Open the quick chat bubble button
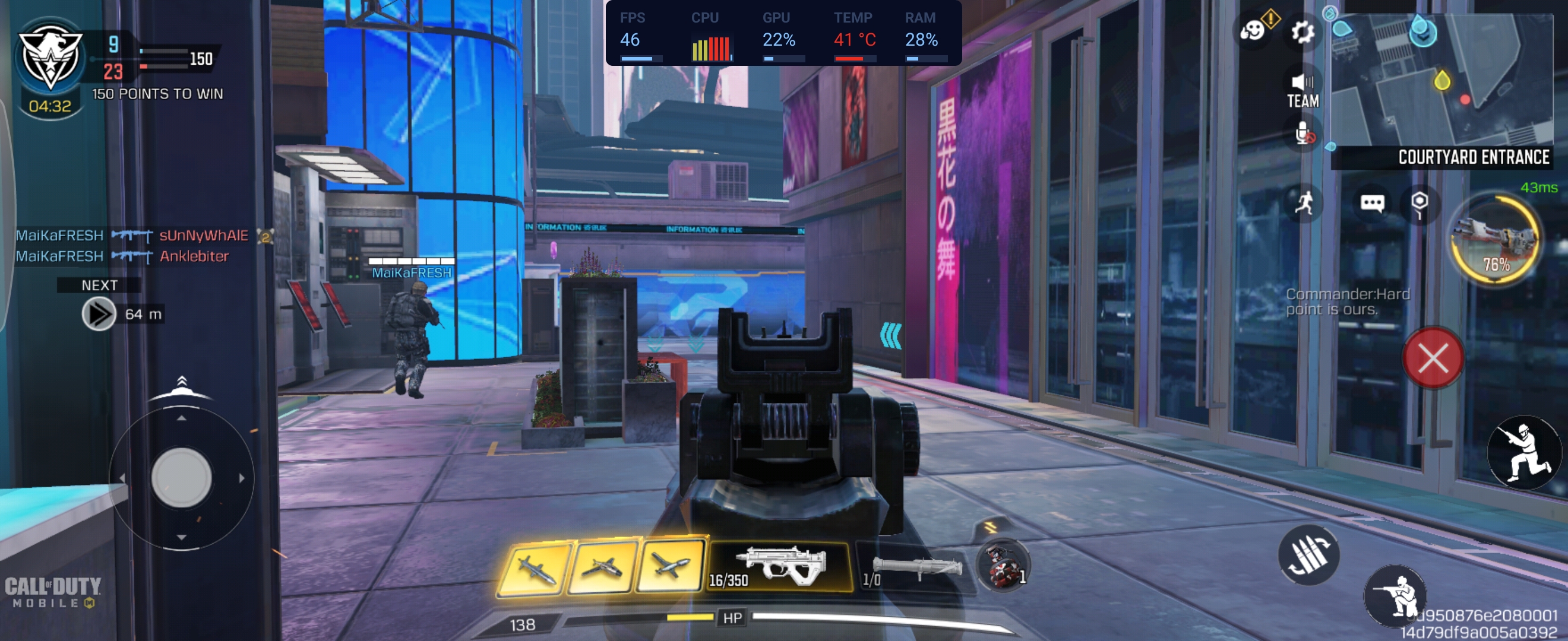 1372,202
